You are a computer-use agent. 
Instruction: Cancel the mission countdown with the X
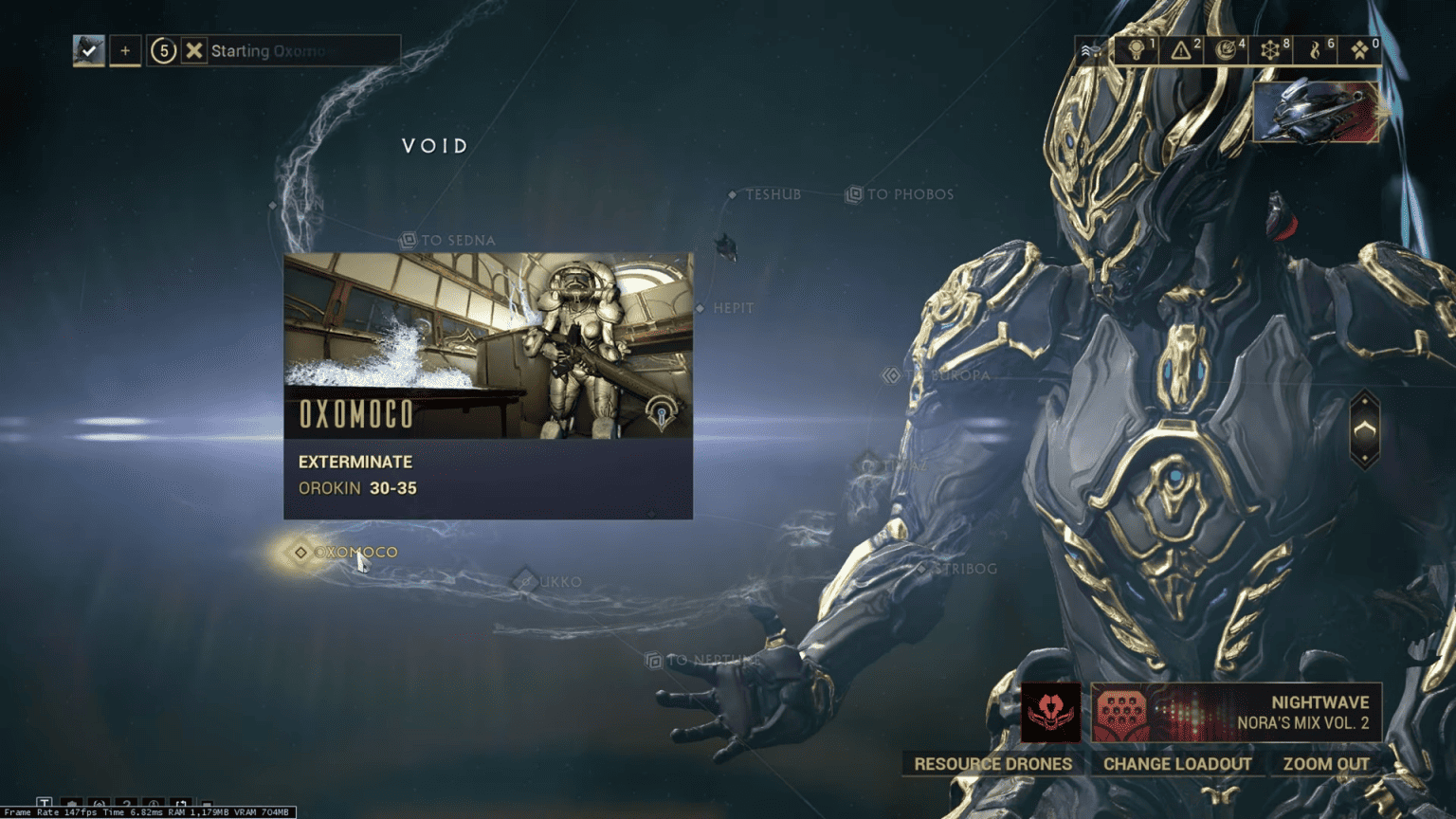(195, 50)
